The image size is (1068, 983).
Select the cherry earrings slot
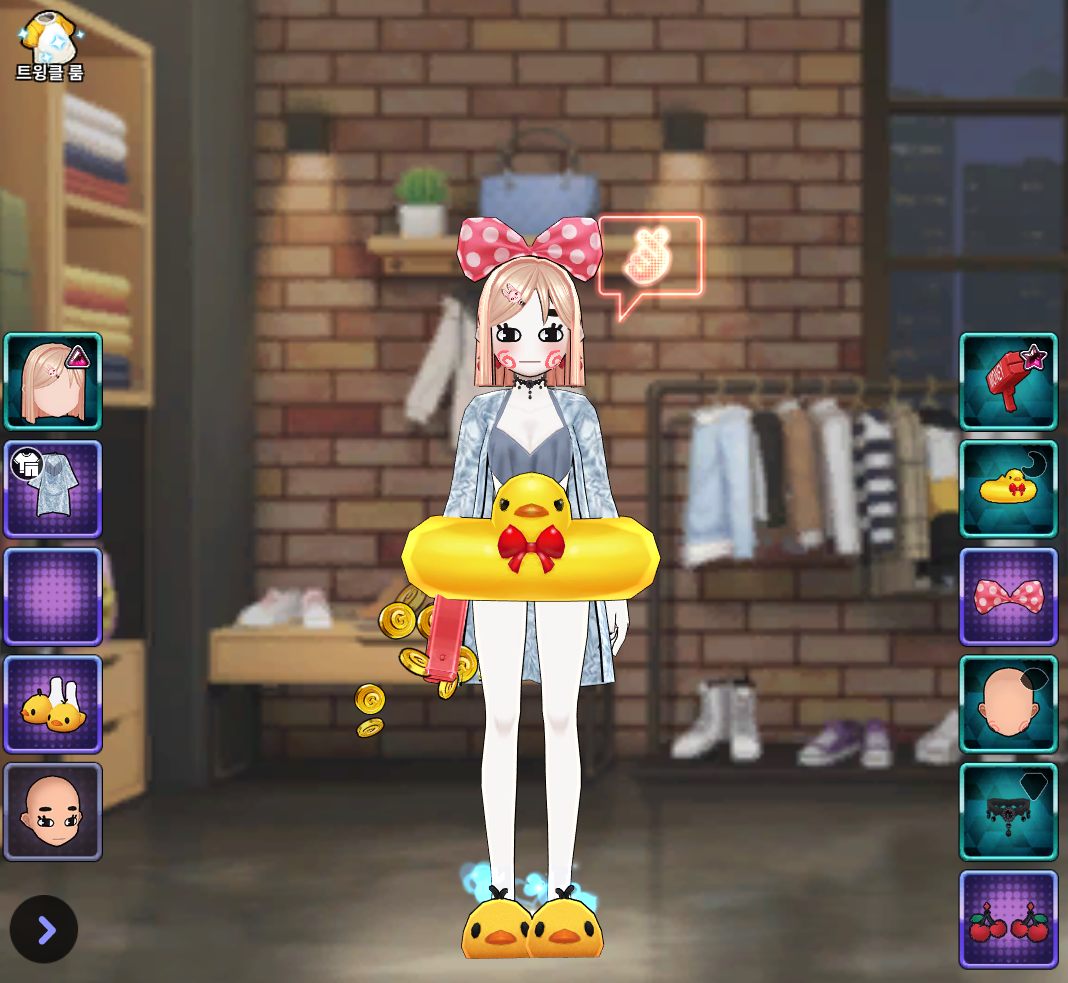pyautogui.click(x=1008, y=919)
